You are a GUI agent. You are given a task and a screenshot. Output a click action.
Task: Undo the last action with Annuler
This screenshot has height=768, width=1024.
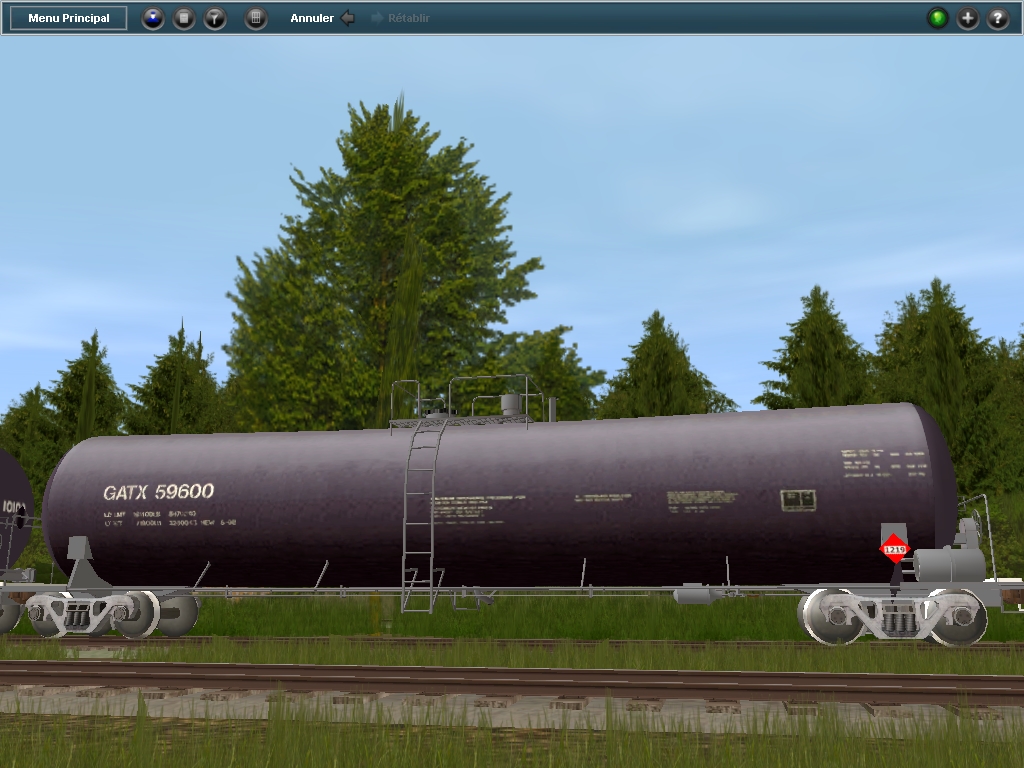(322, 18)
